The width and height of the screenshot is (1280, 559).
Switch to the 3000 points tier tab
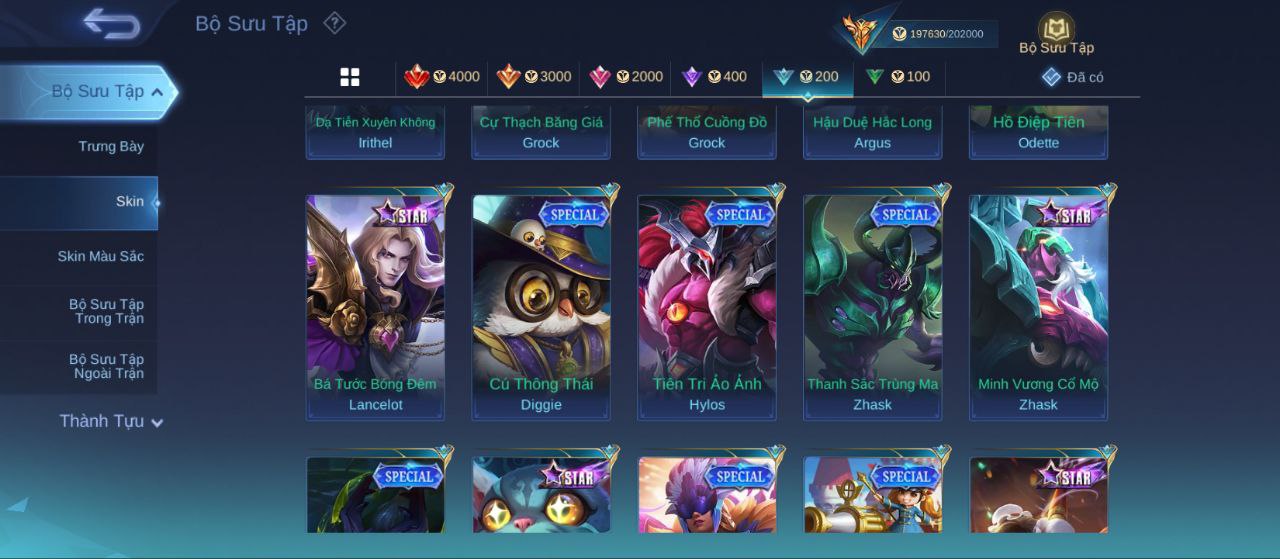tap(534, 77)
